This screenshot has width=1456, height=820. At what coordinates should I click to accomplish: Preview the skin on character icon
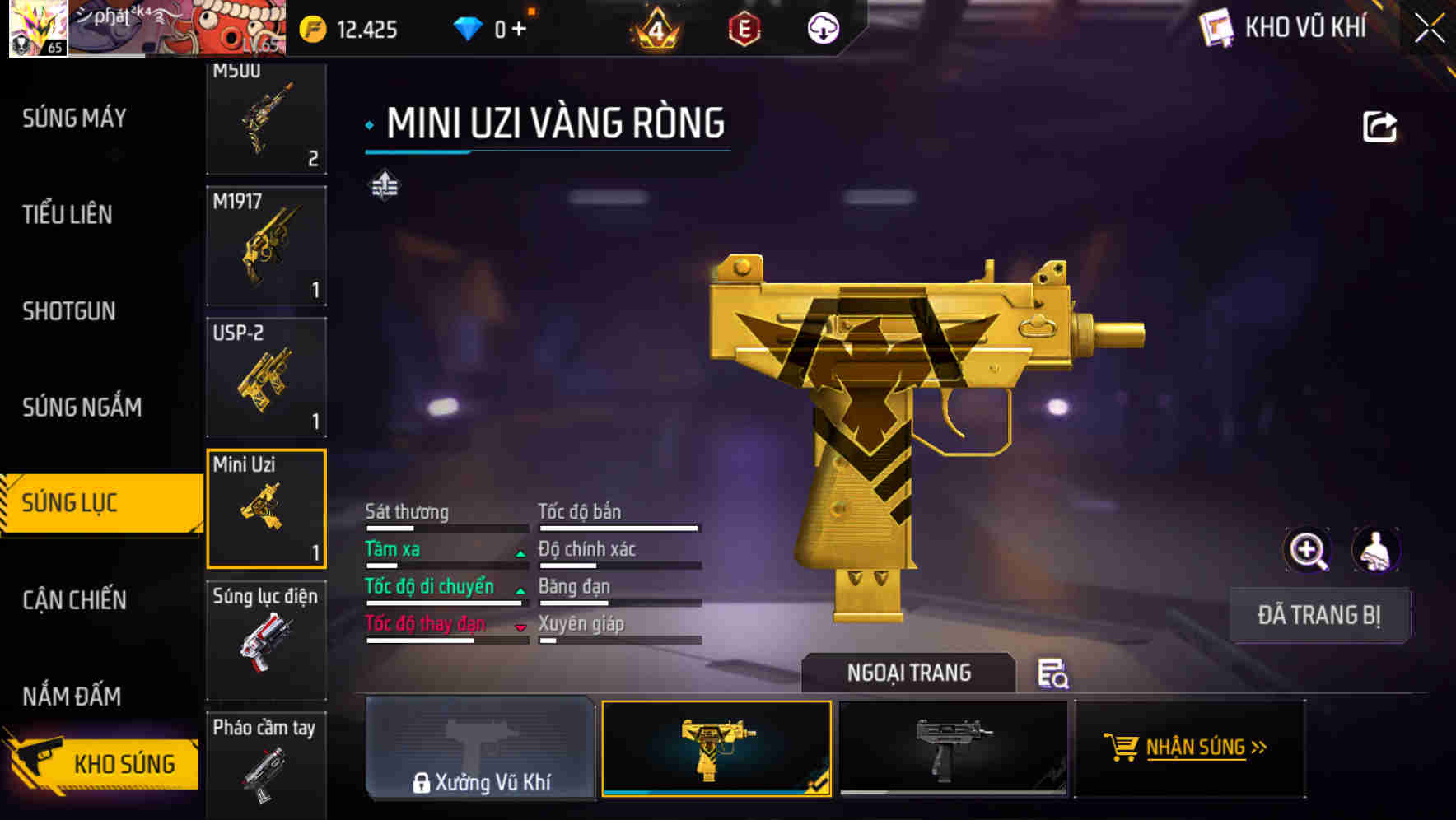click(1375, 550)
